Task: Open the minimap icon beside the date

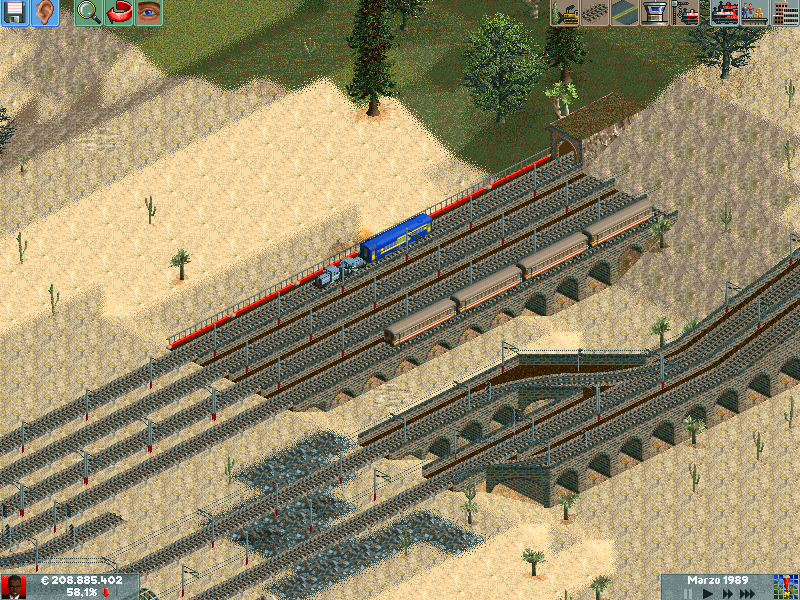Action: click(785, 586)
